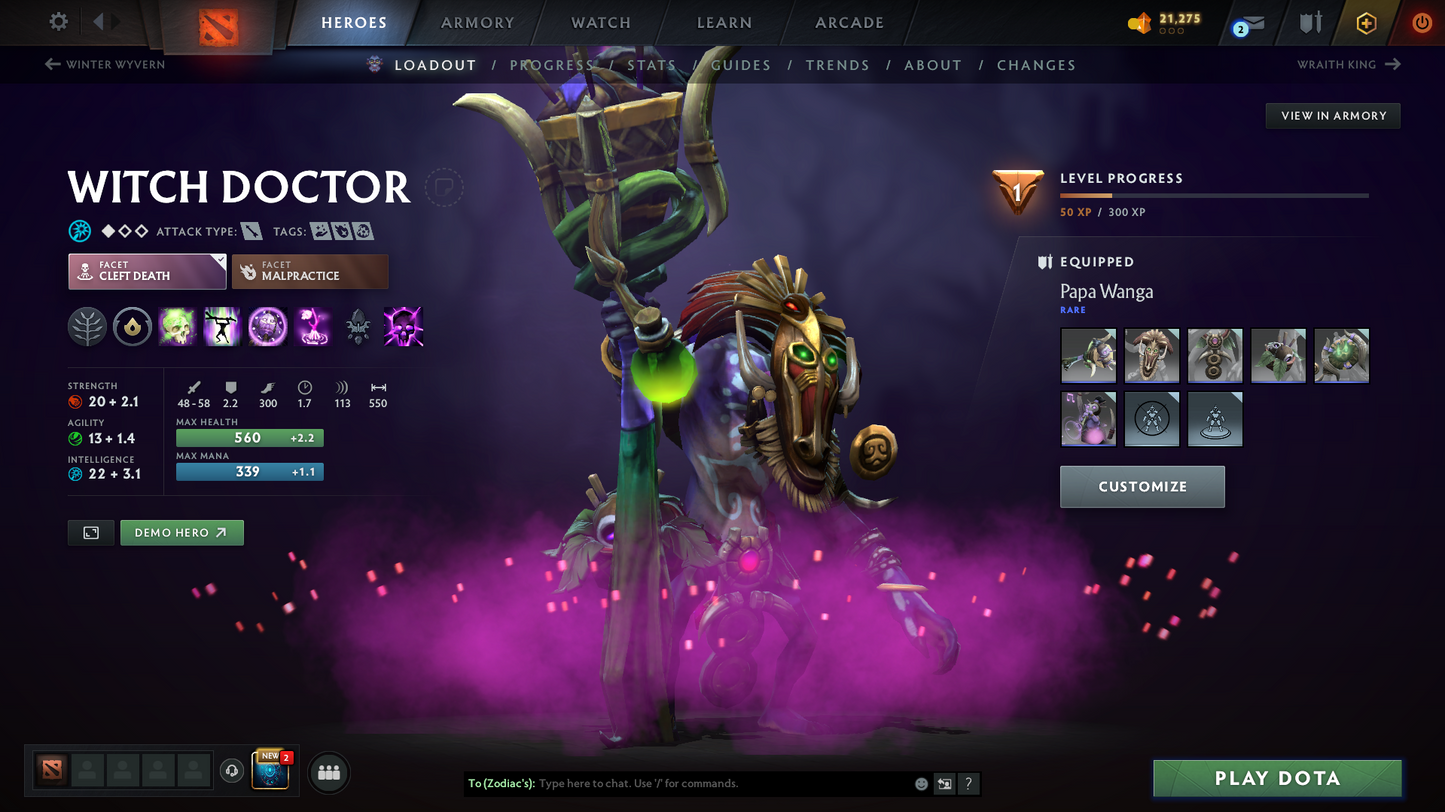Open the Customize loadout button
Image resolution: width=1445 pixels, height=812 pixels.
pyautogui.click(x=1142, y=487)
